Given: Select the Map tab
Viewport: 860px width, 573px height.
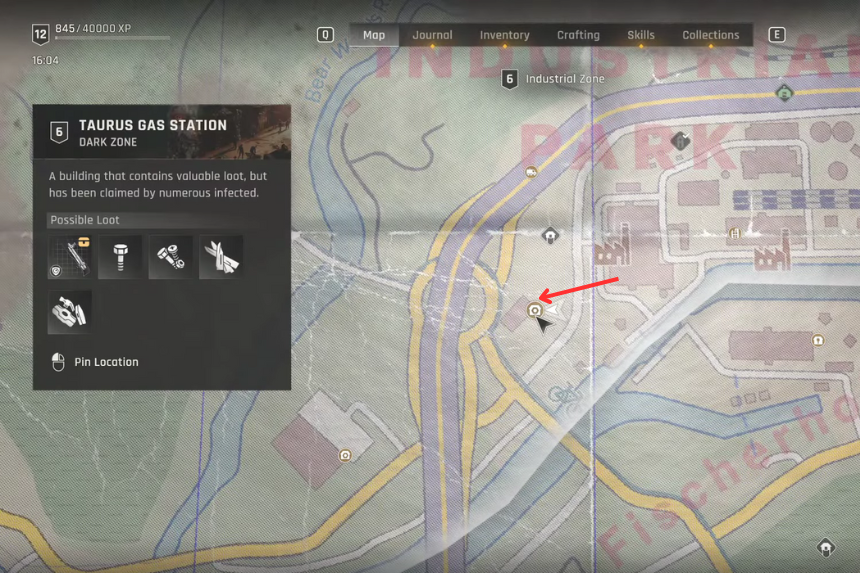Looking at the screenshot, I should (374, 35).
